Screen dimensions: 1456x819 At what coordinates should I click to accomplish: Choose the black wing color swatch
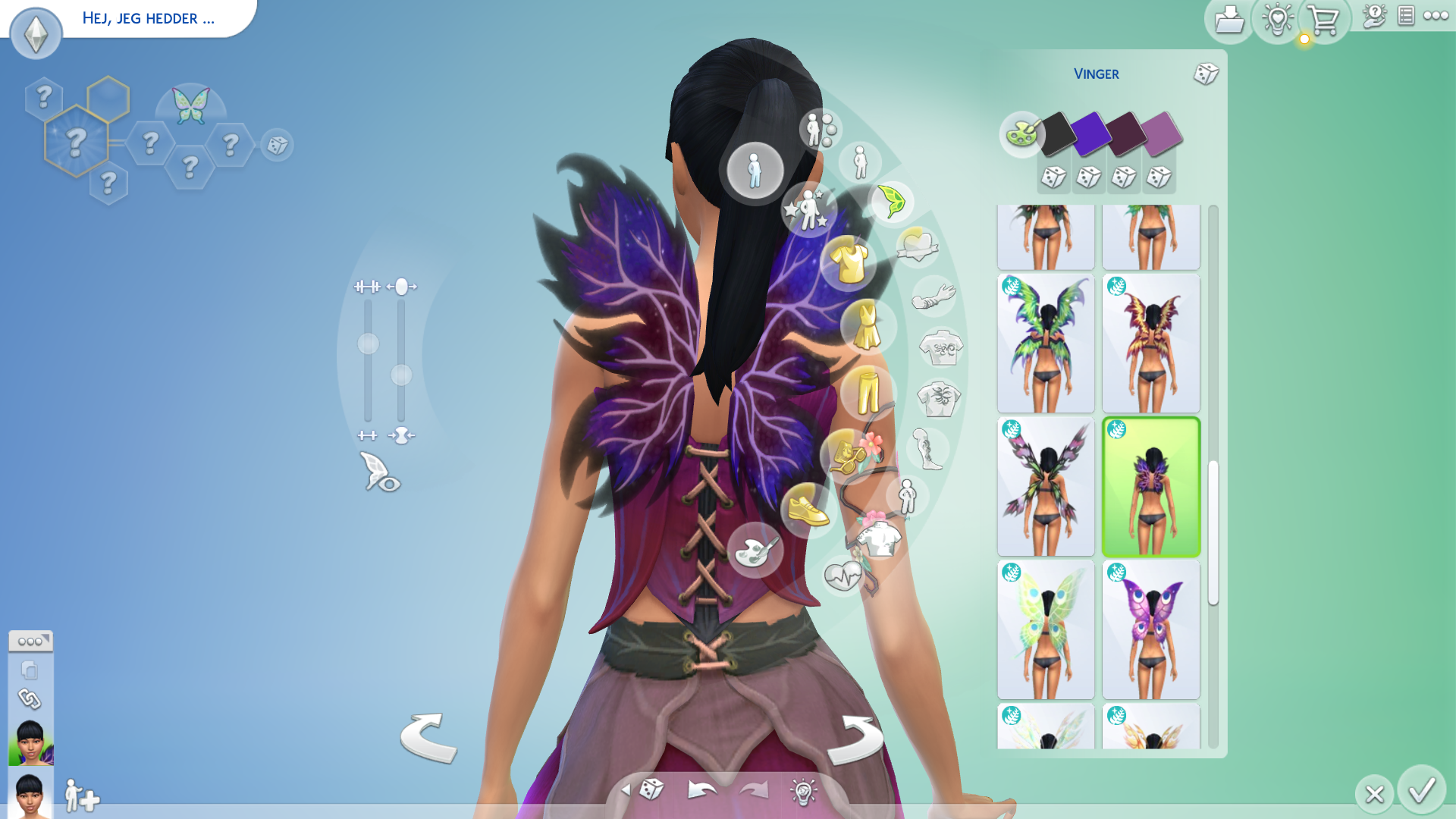(x=1057, y=133)
